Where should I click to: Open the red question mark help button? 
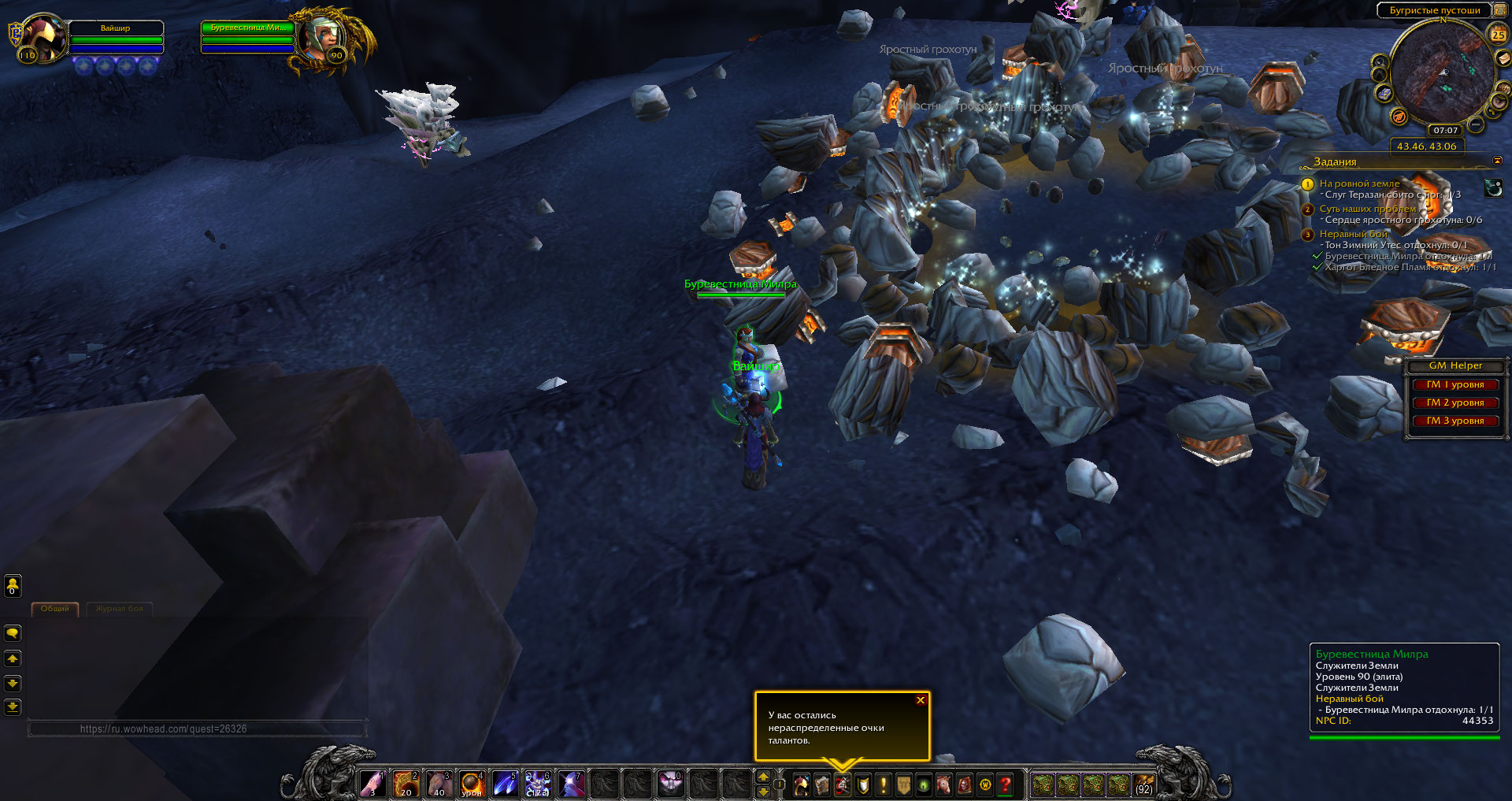[x=1006, y=784]
